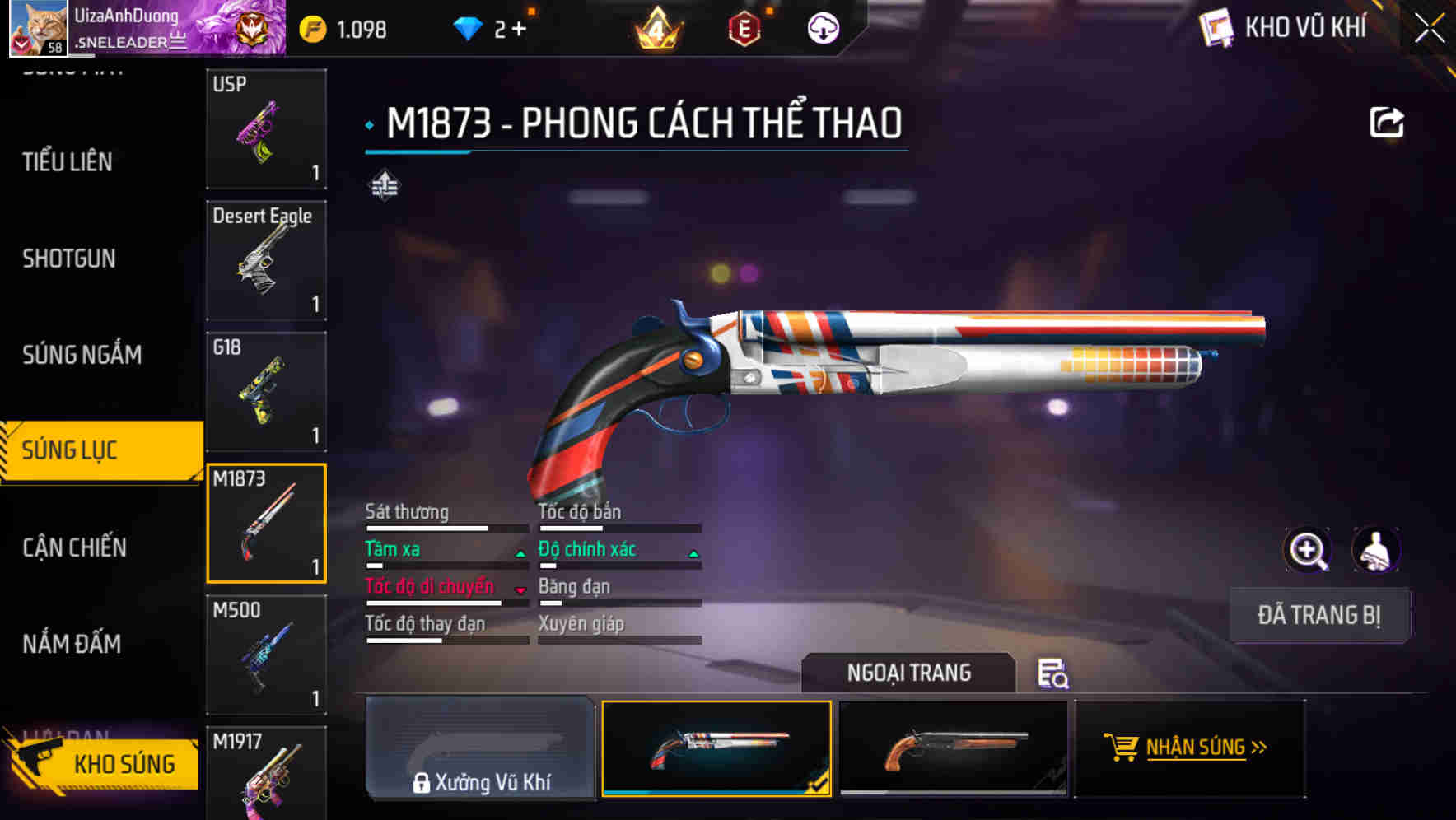Switch to the Shotgun category
Viewport: 1456px width, 820px height.
(69, 259)
